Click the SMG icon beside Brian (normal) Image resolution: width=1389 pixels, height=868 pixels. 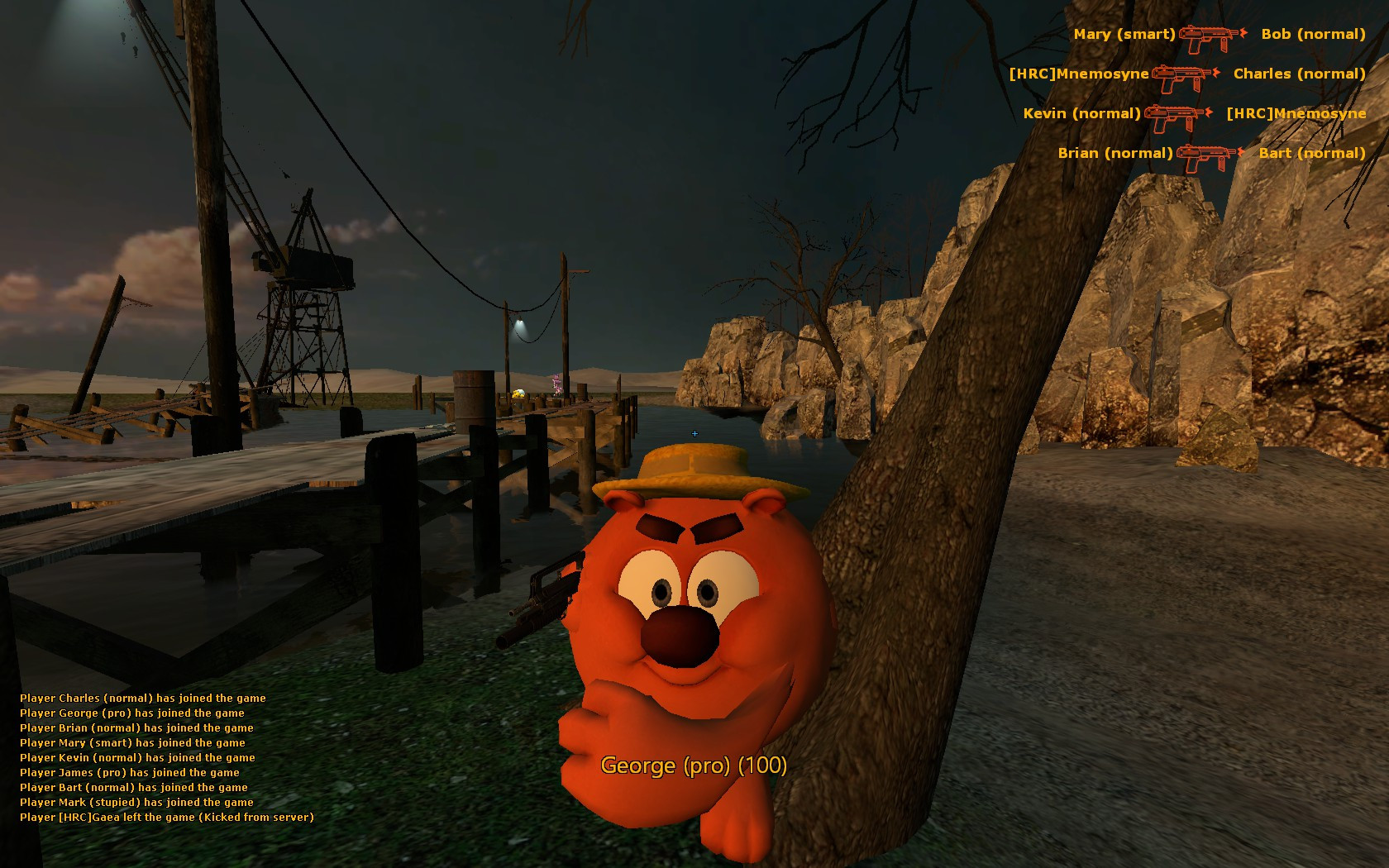pos(1203,153)
